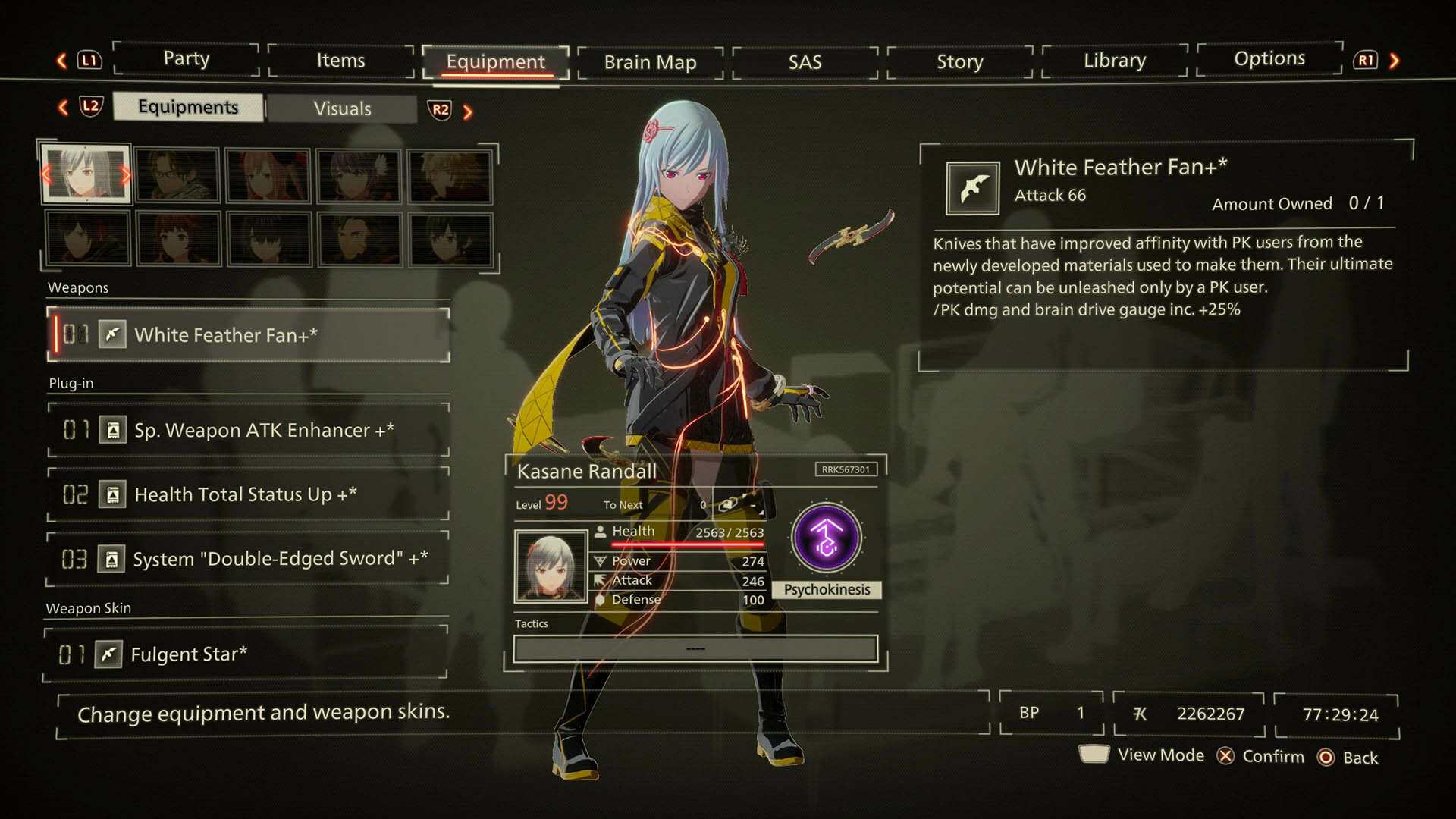
Task: Click the empty Tactics bar
Action: click(695, 649)
